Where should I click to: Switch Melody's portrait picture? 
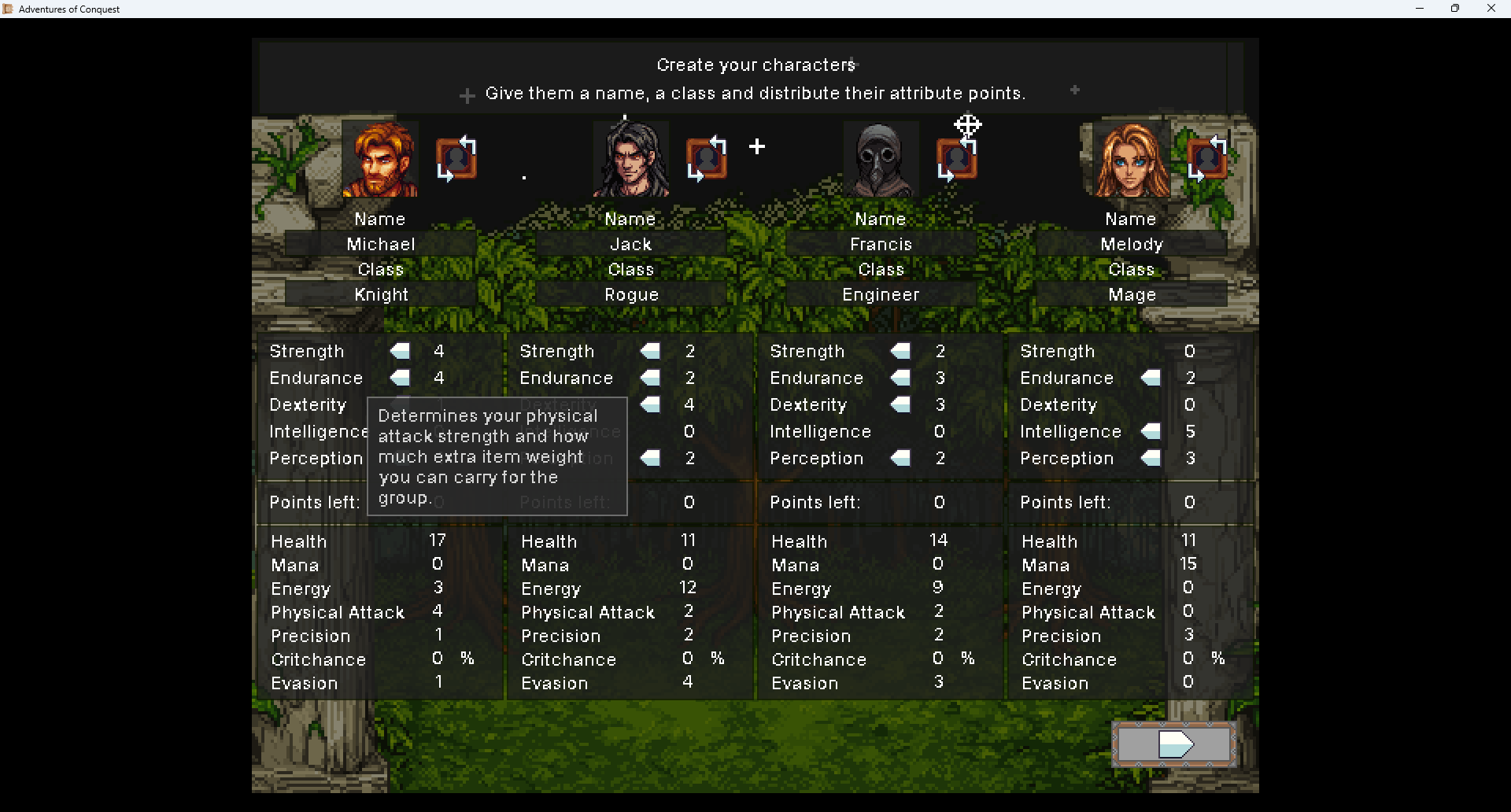point(1207,159)
